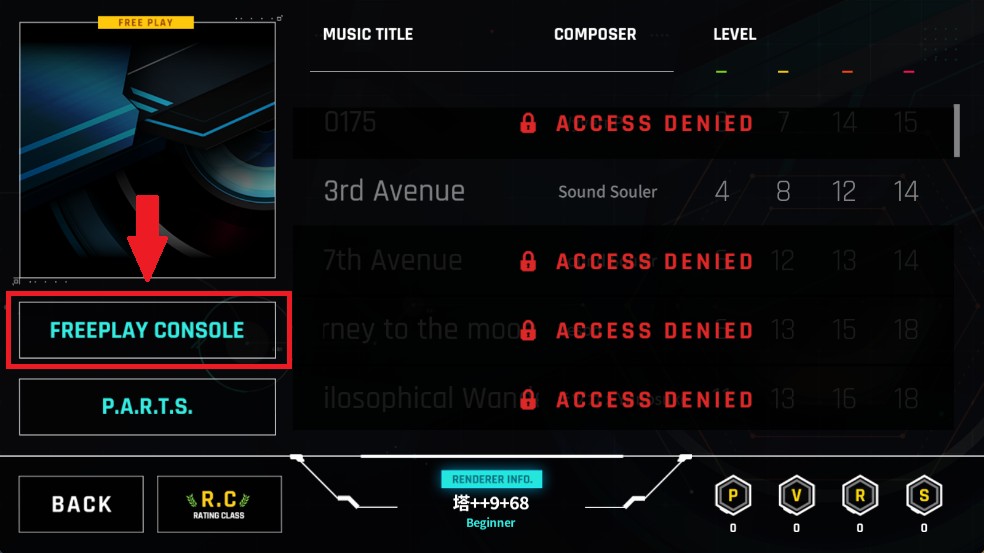Pick level 4 difficulty for 3rd Avenue
Image resolution: width=984 pixels, height=553 pixels.
(722, 191)
